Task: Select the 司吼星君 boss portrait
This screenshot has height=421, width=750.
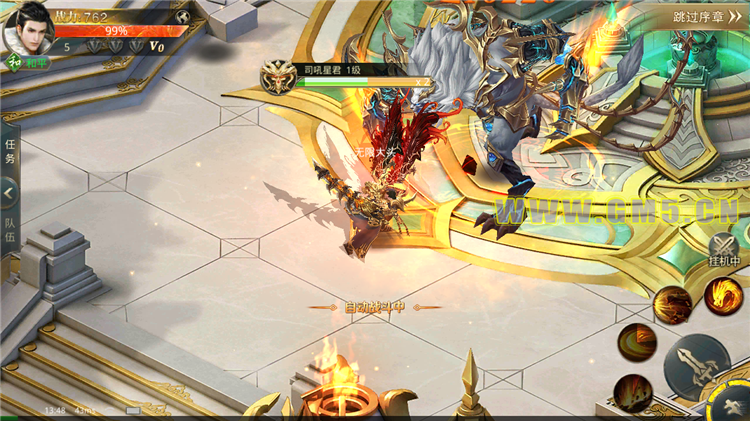Action: [x=277, y=78]
